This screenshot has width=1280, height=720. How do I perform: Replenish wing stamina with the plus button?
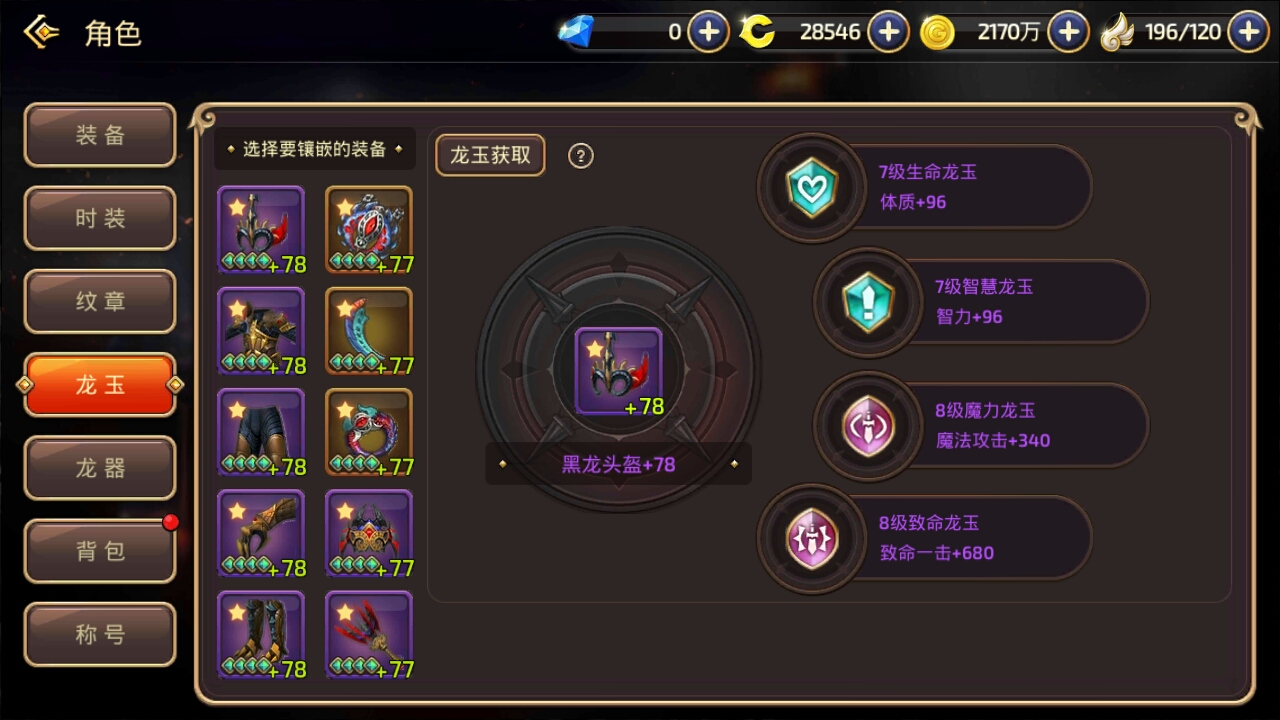coord(1248,32)
